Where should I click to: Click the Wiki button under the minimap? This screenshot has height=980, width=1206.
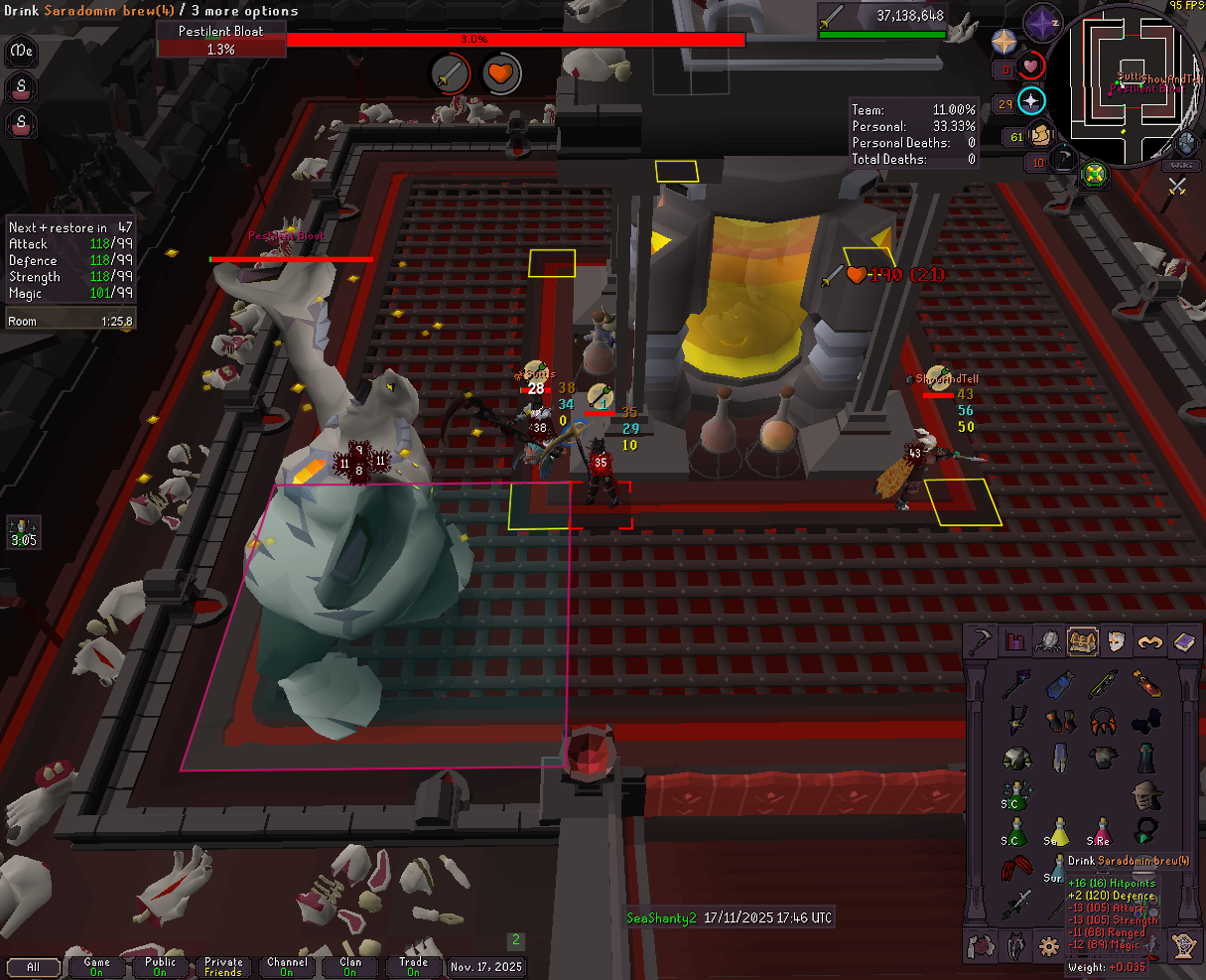click(x=1182, y=164)
